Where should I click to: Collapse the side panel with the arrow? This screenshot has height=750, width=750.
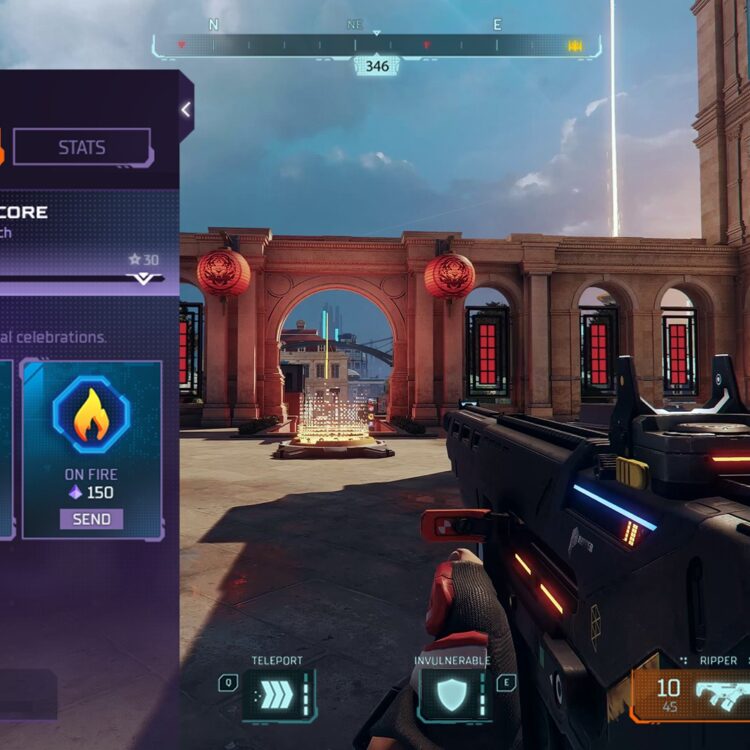pos(185,110)
